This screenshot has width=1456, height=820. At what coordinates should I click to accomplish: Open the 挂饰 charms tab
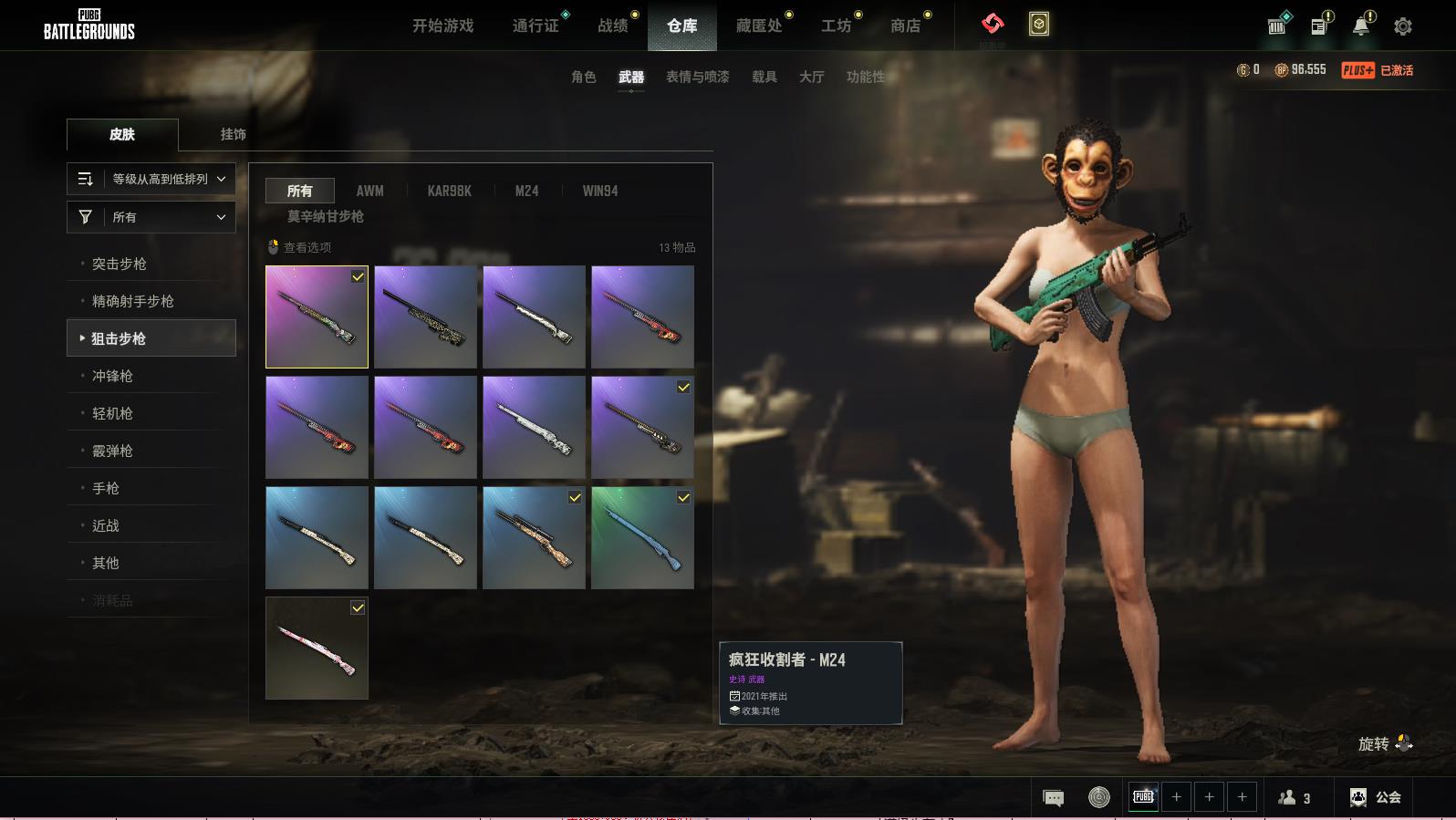point(233,134)
